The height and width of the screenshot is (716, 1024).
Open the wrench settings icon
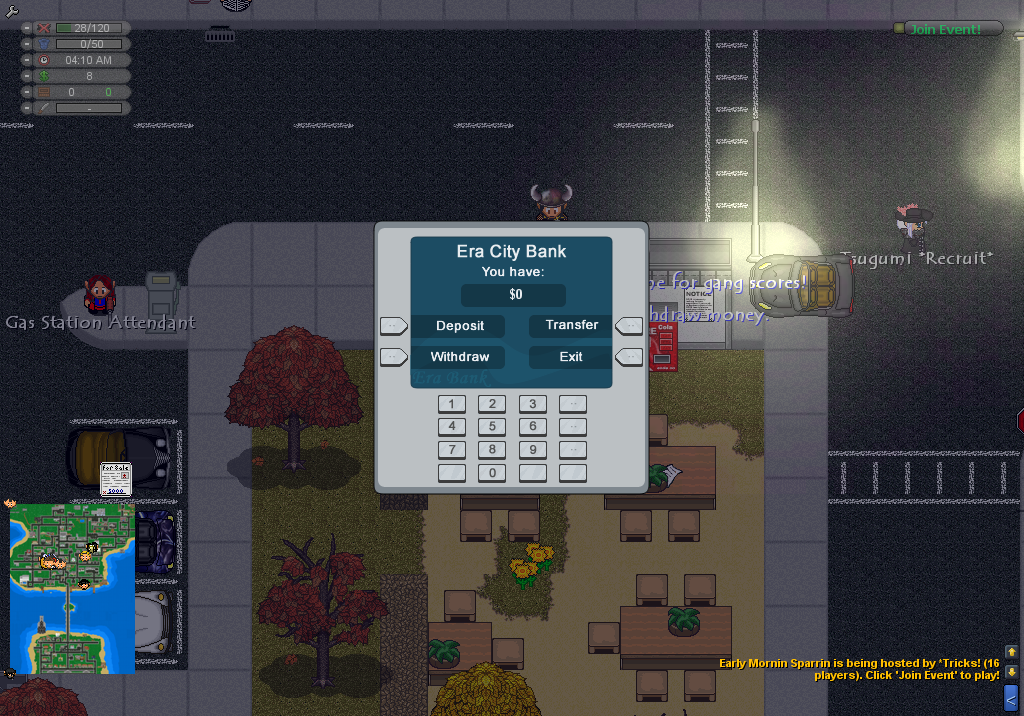pyautogui.click(x=12, y=11)
